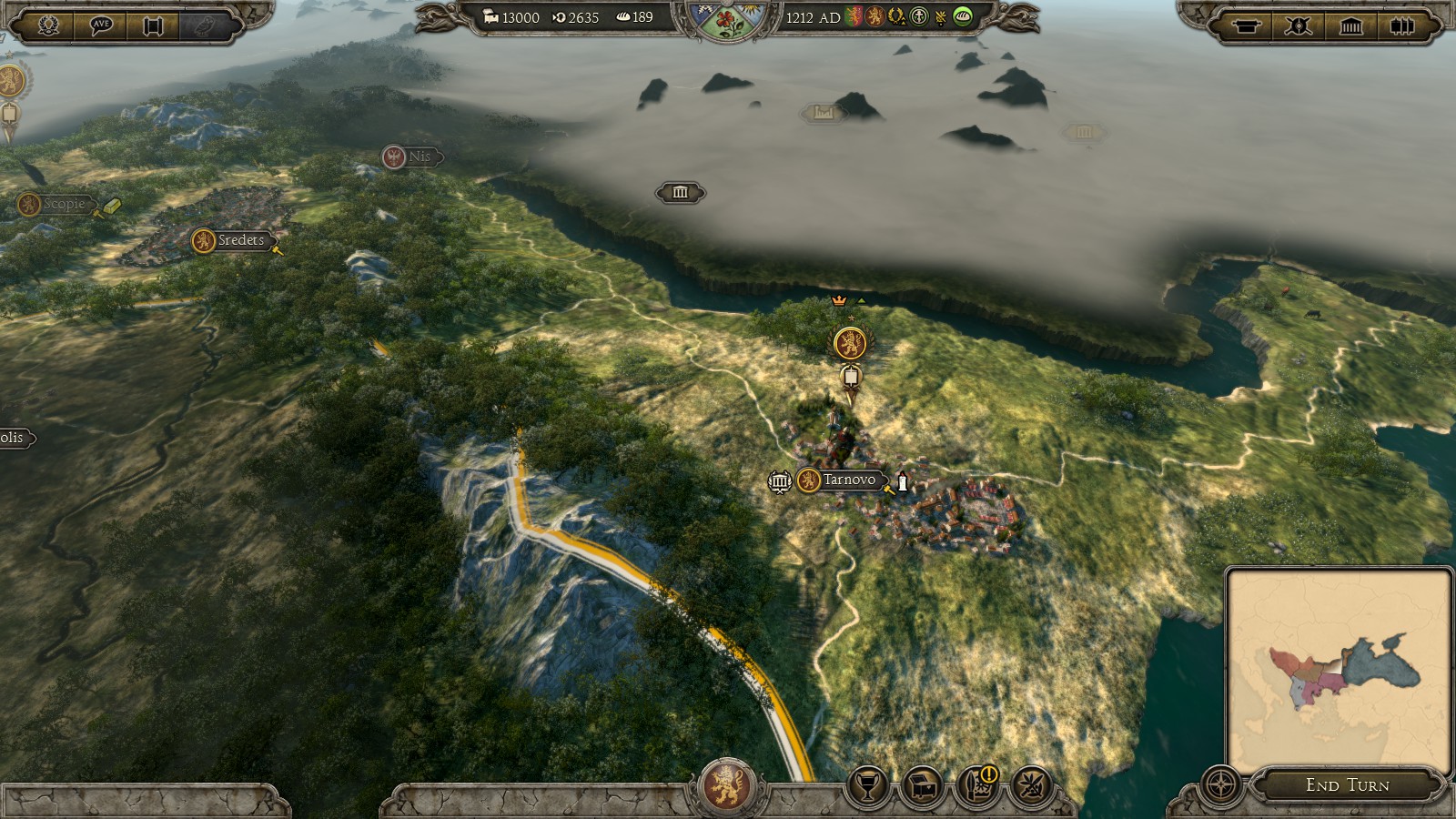This screenshot has width=1456, height=819.
Task: Open the columned temple building button
Action: (x=1350, y=25)
